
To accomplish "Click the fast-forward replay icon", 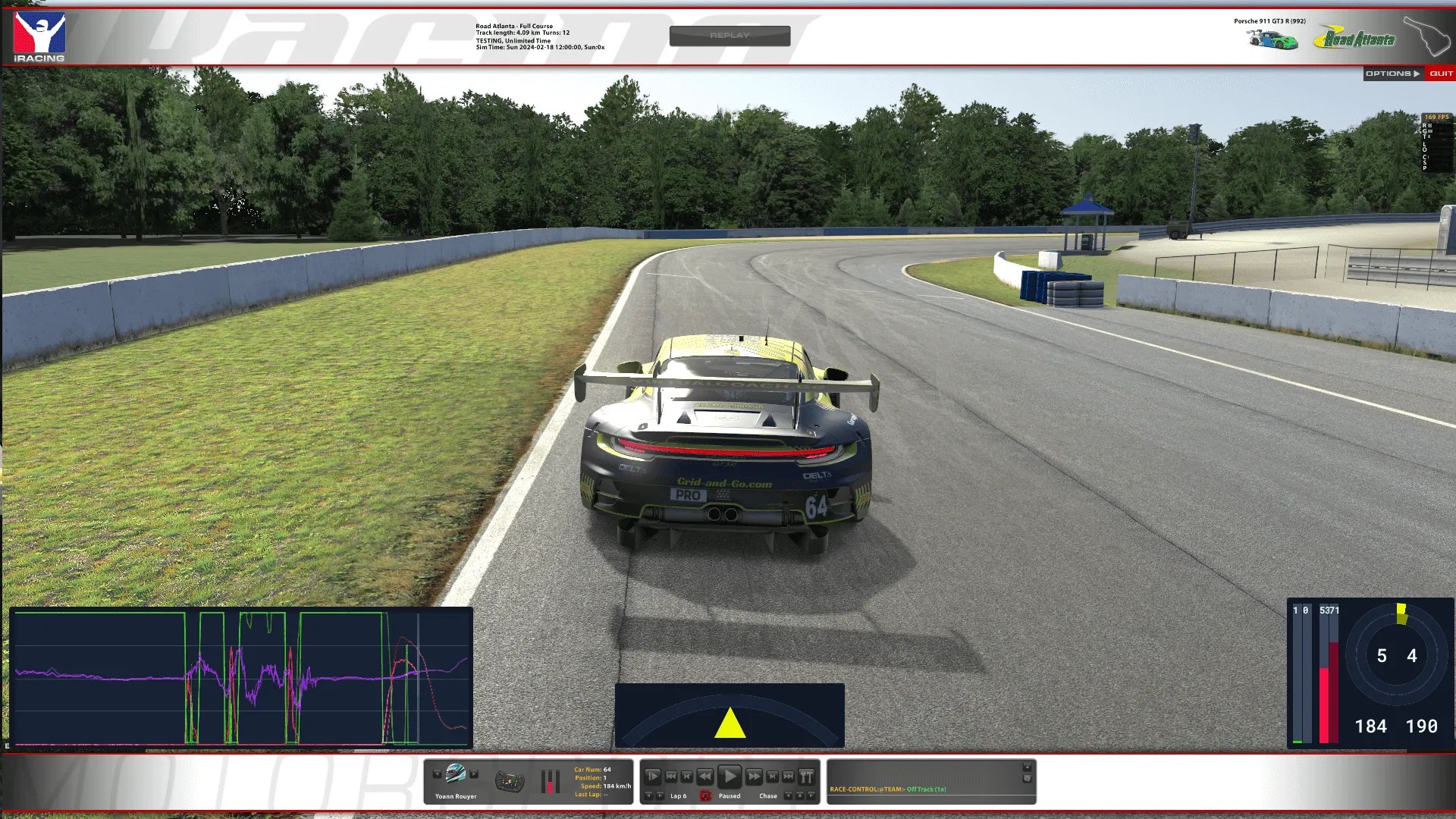I will 755,777.
